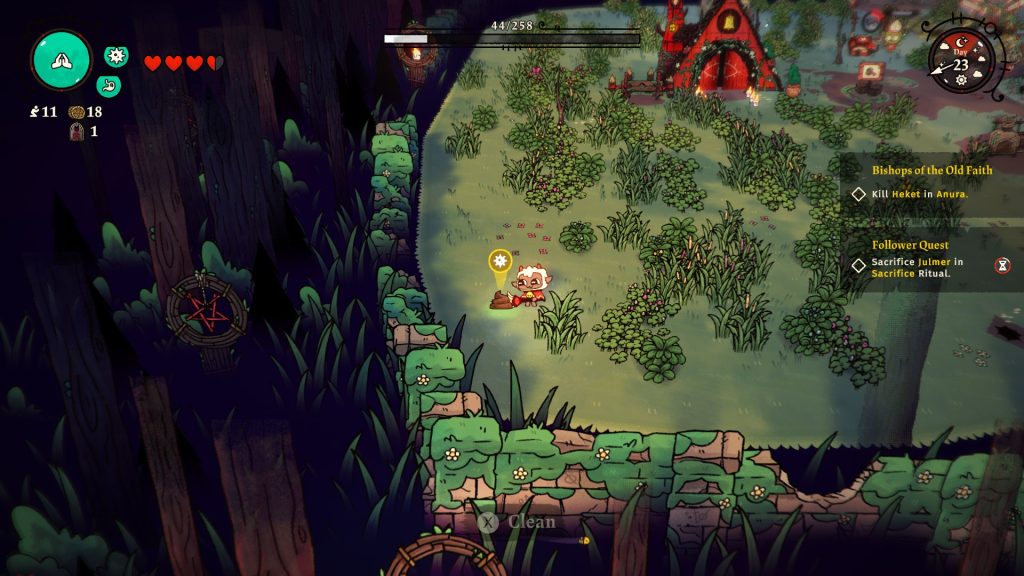Click the day 23 clock dial
1024x576 pixels.
coord(961,63)
